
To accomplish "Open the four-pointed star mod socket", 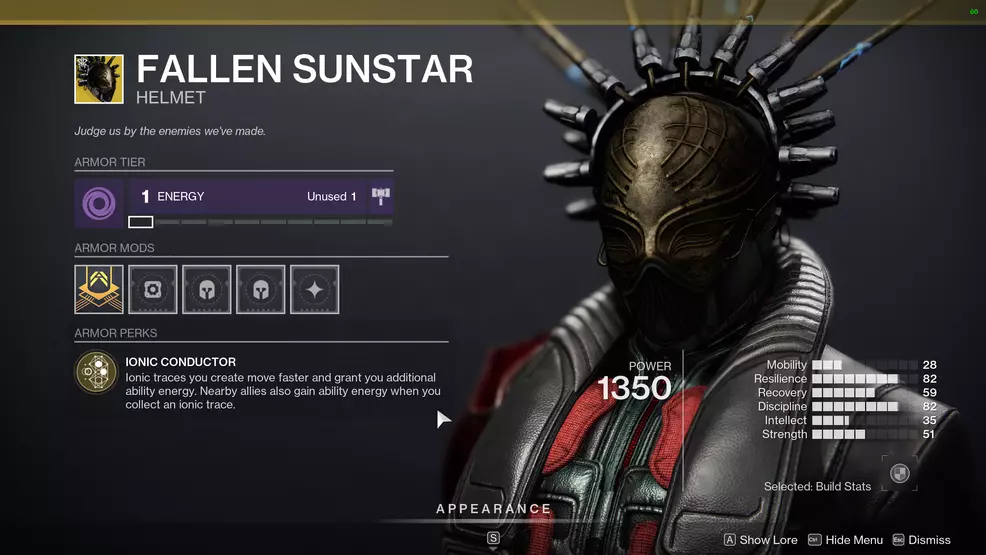I will pyautogui.click(x=314, y=289).
